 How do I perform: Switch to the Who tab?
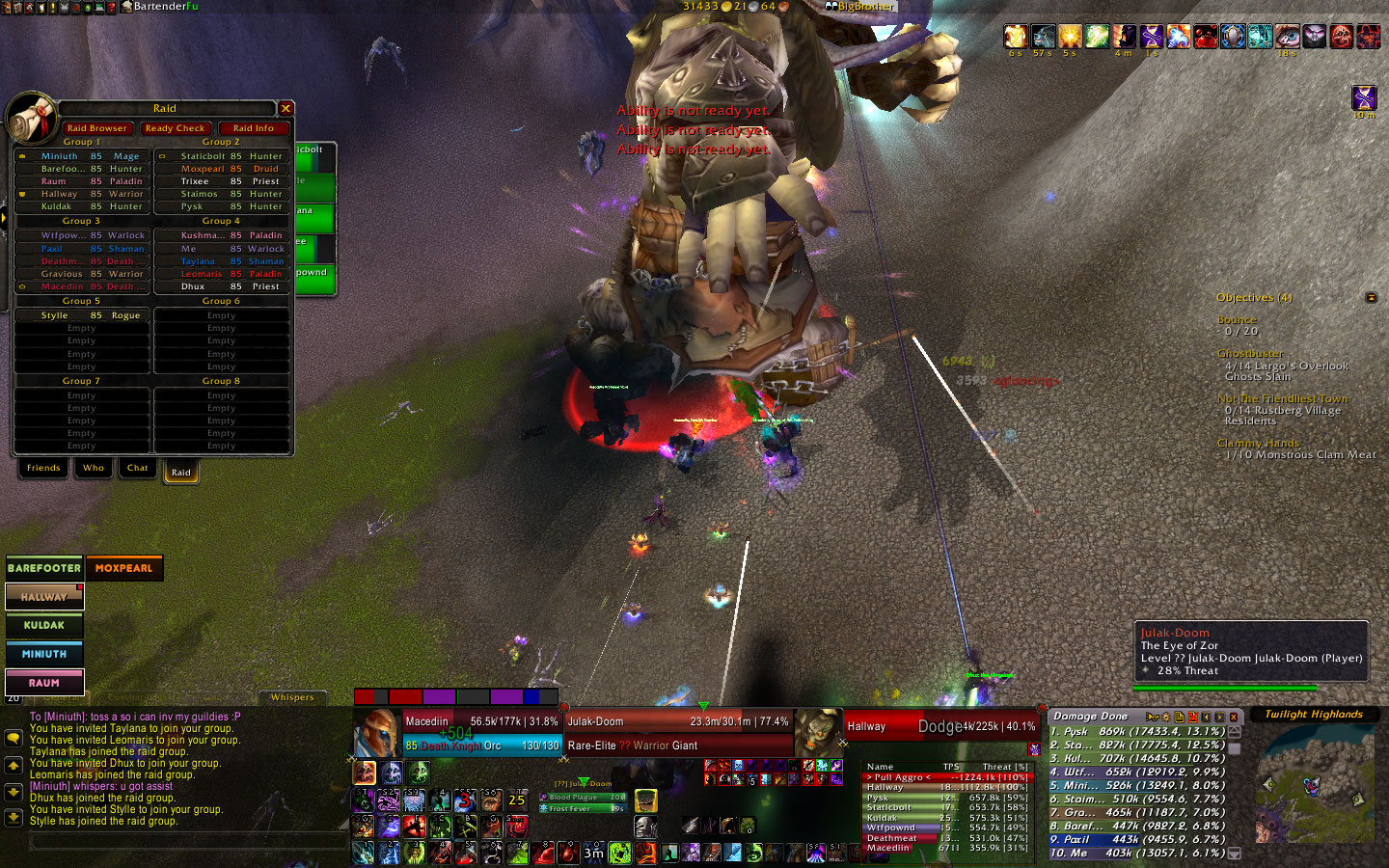click(x=94, y=468)
